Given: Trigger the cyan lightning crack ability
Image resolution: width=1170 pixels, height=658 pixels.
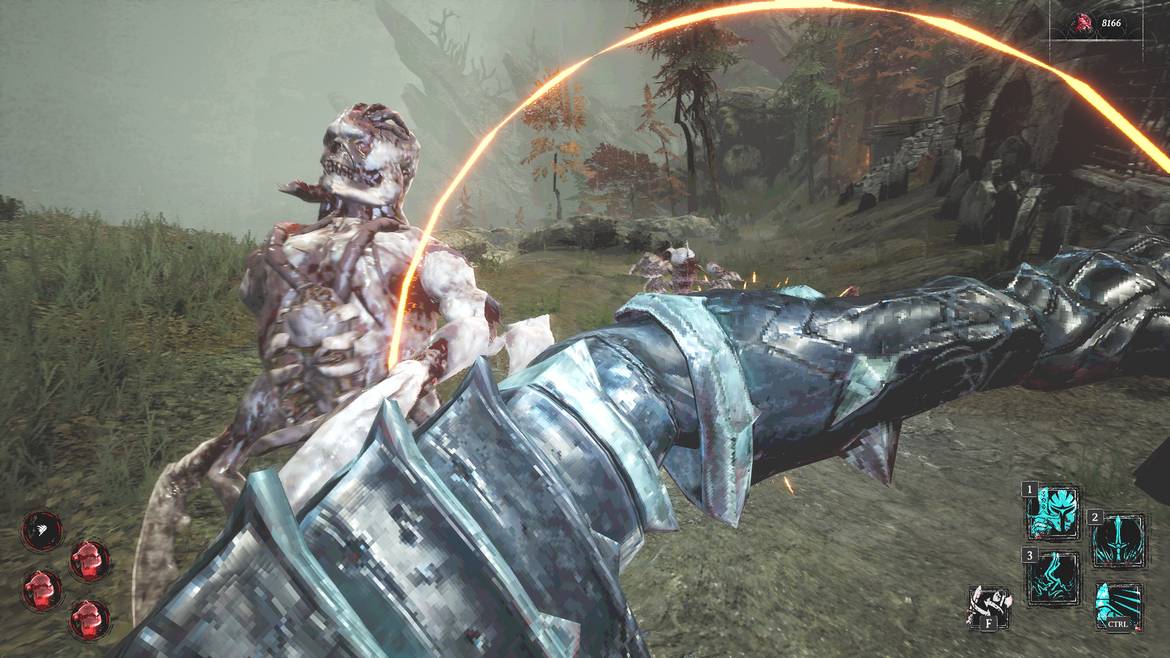Looking at the screenshot, I should point(1054,578).
